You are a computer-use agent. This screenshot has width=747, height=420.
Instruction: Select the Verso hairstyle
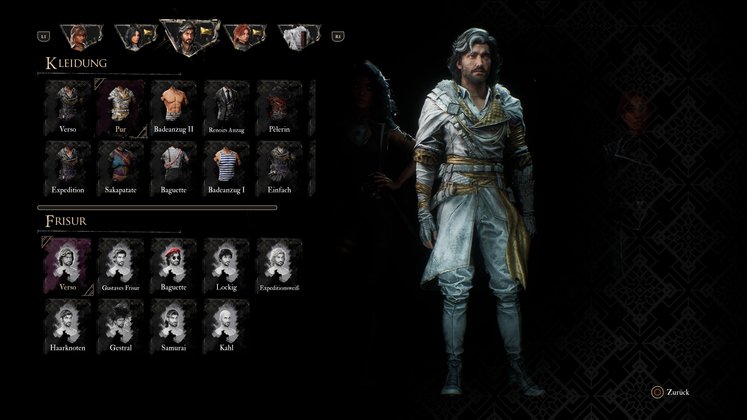pyautogui.click(x=68, y=262)
